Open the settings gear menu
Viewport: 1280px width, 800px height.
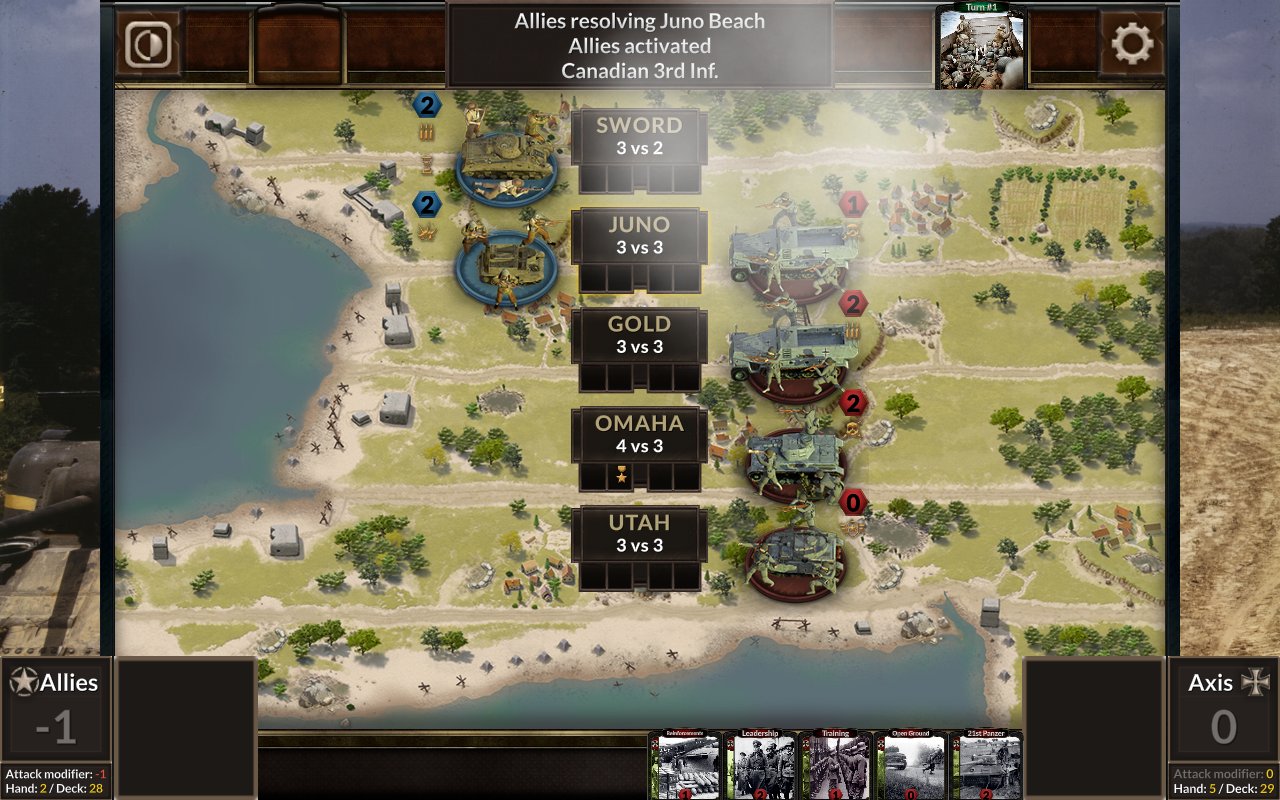(x=1130, y=44)
